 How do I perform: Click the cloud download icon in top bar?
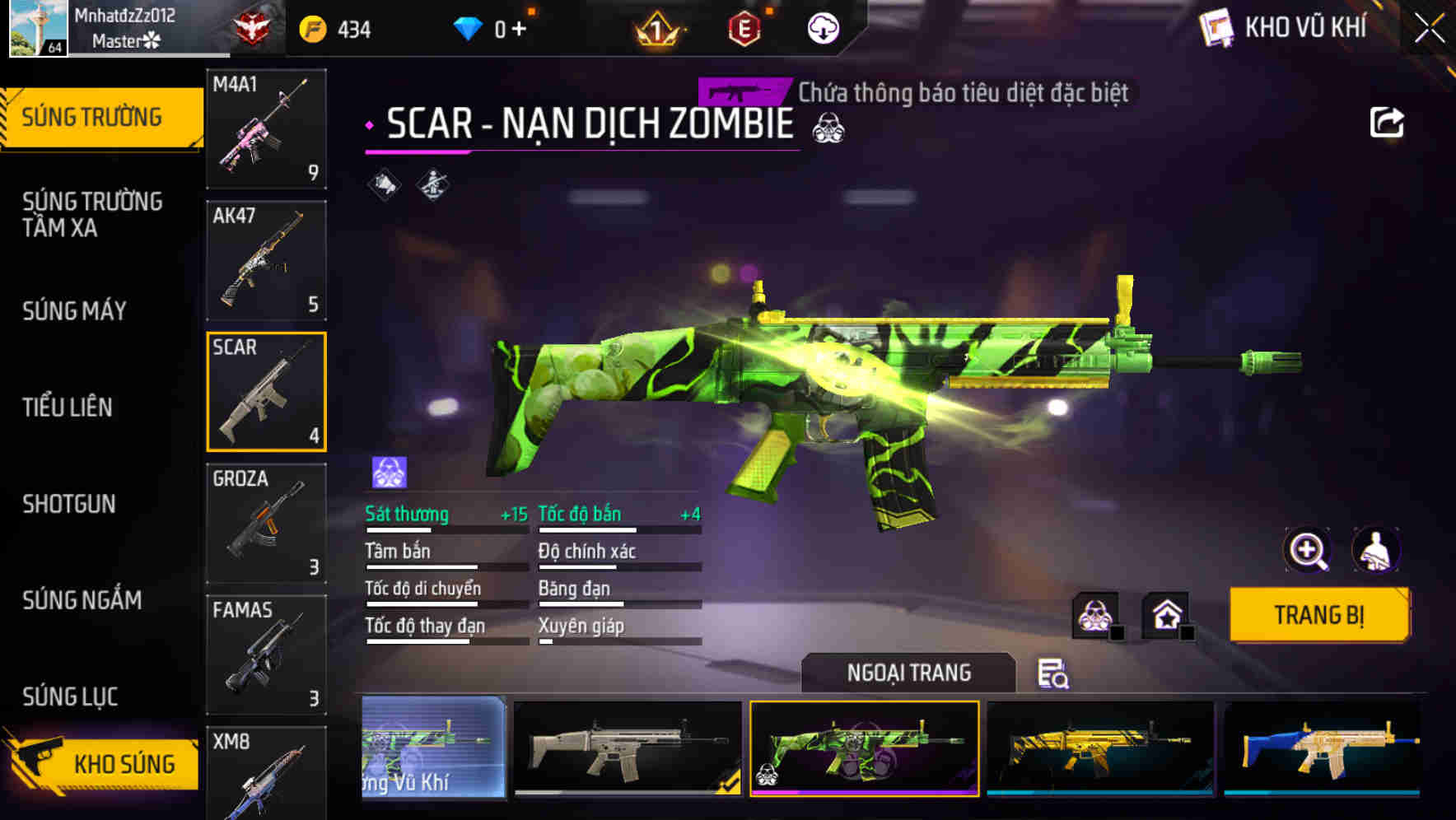pos(820,27)
